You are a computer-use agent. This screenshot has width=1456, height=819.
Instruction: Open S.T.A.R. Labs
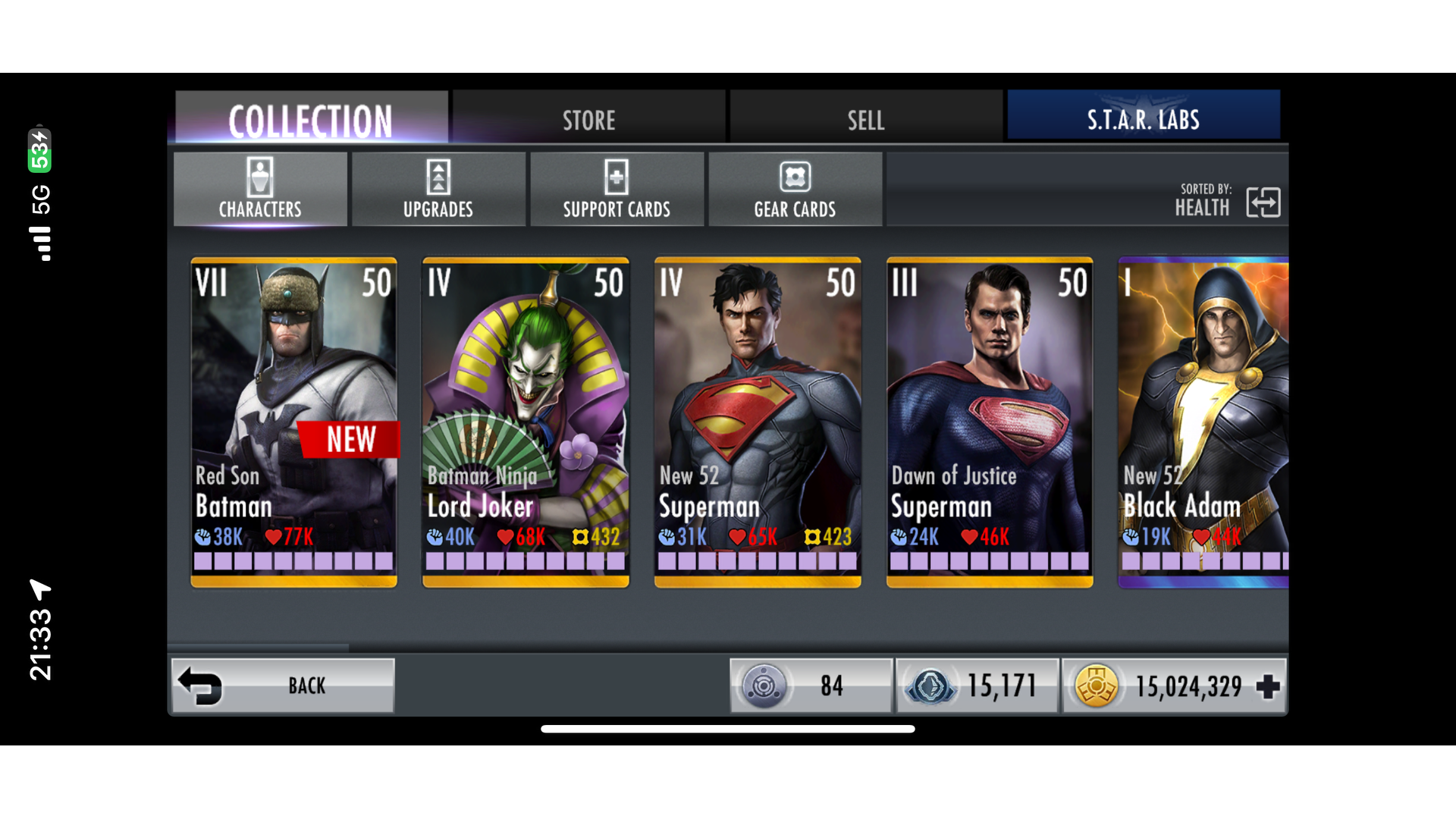(x=1143, y=118)
